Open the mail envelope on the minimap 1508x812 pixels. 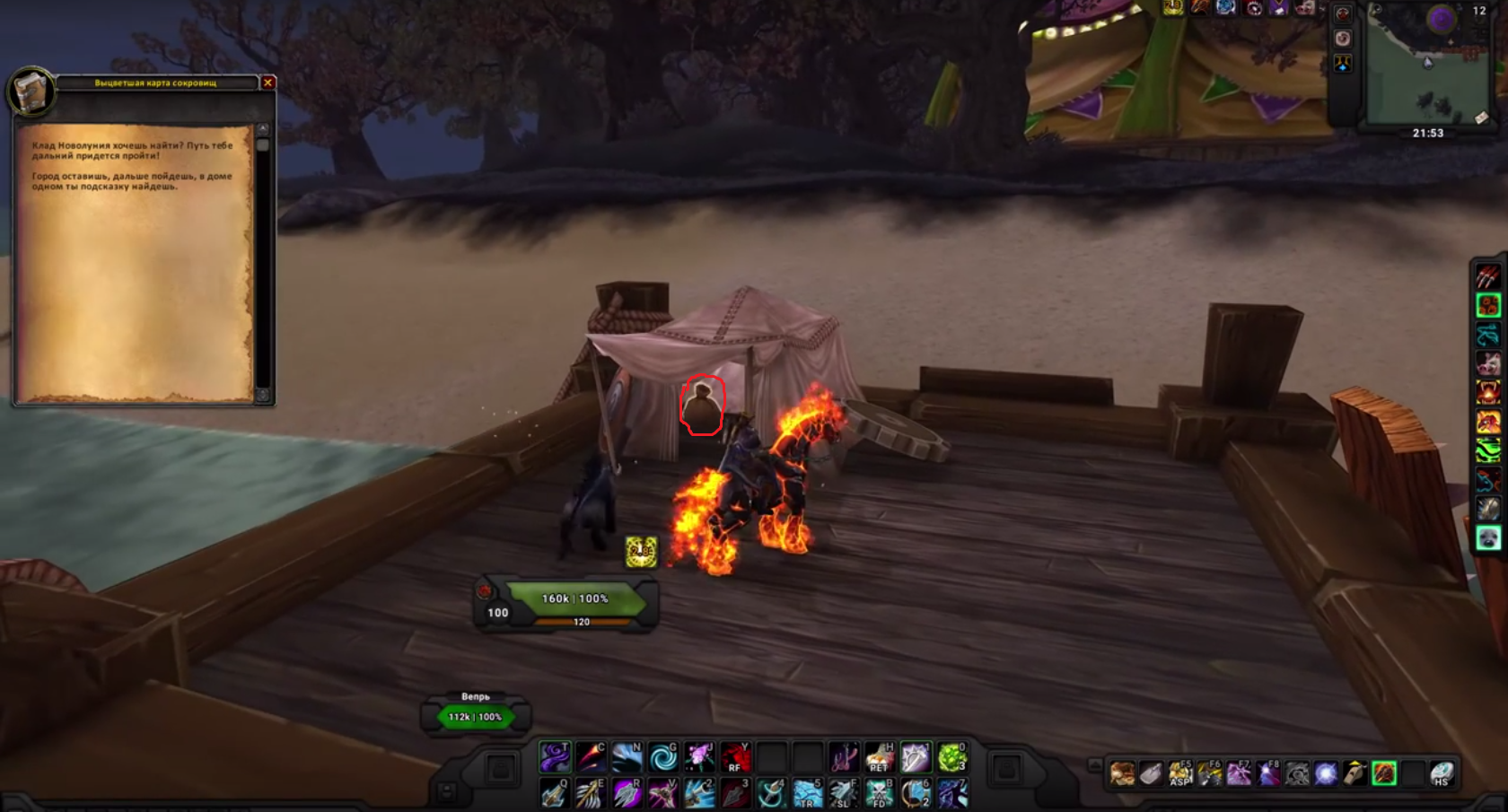pos(1481,118)
